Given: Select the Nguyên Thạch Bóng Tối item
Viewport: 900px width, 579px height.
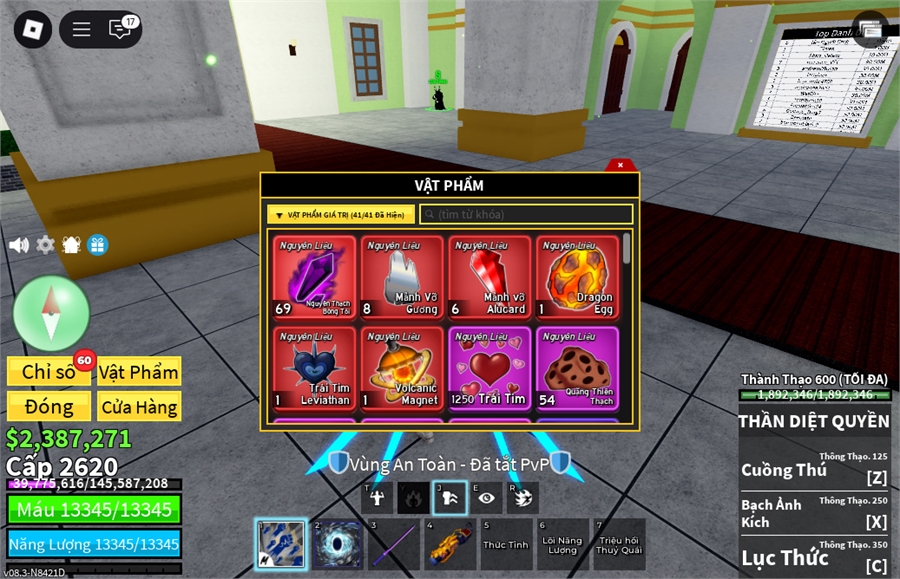Looking at the screenshot, I should tap(314, 278).
